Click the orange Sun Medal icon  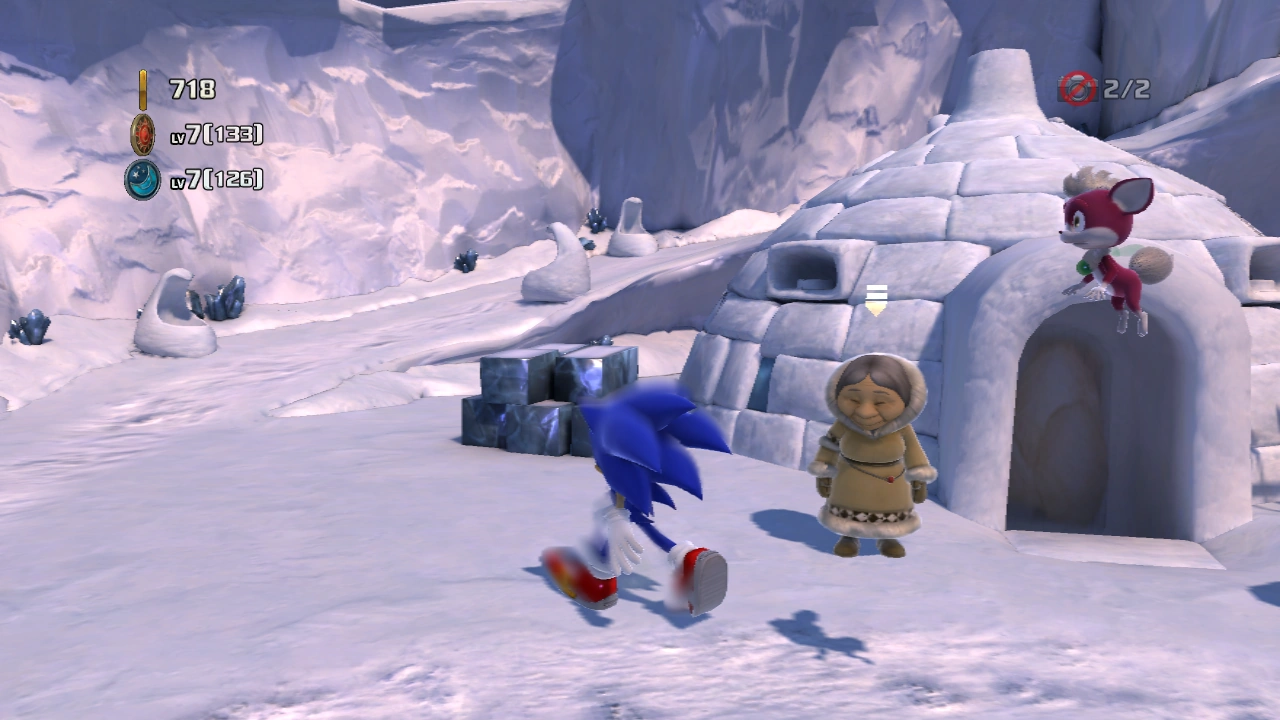pos(143,134)
